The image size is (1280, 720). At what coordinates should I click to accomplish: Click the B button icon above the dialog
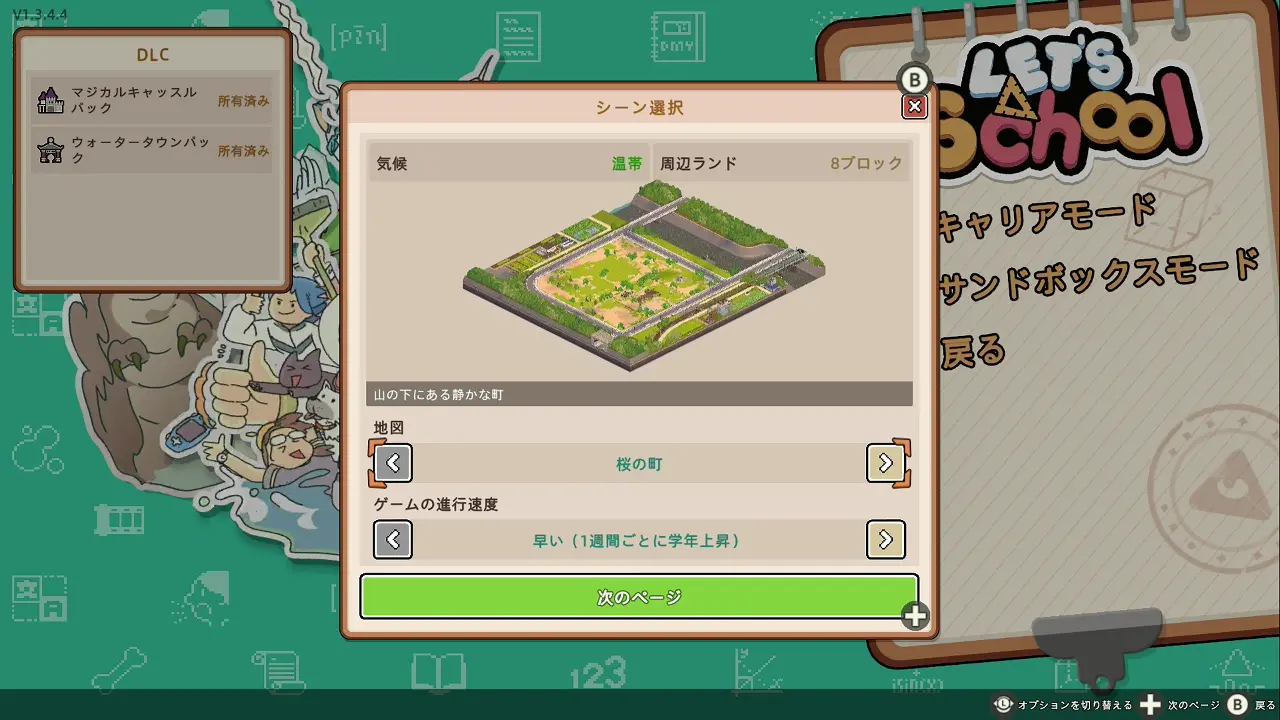pyautogui.click(x=913, y=77)
